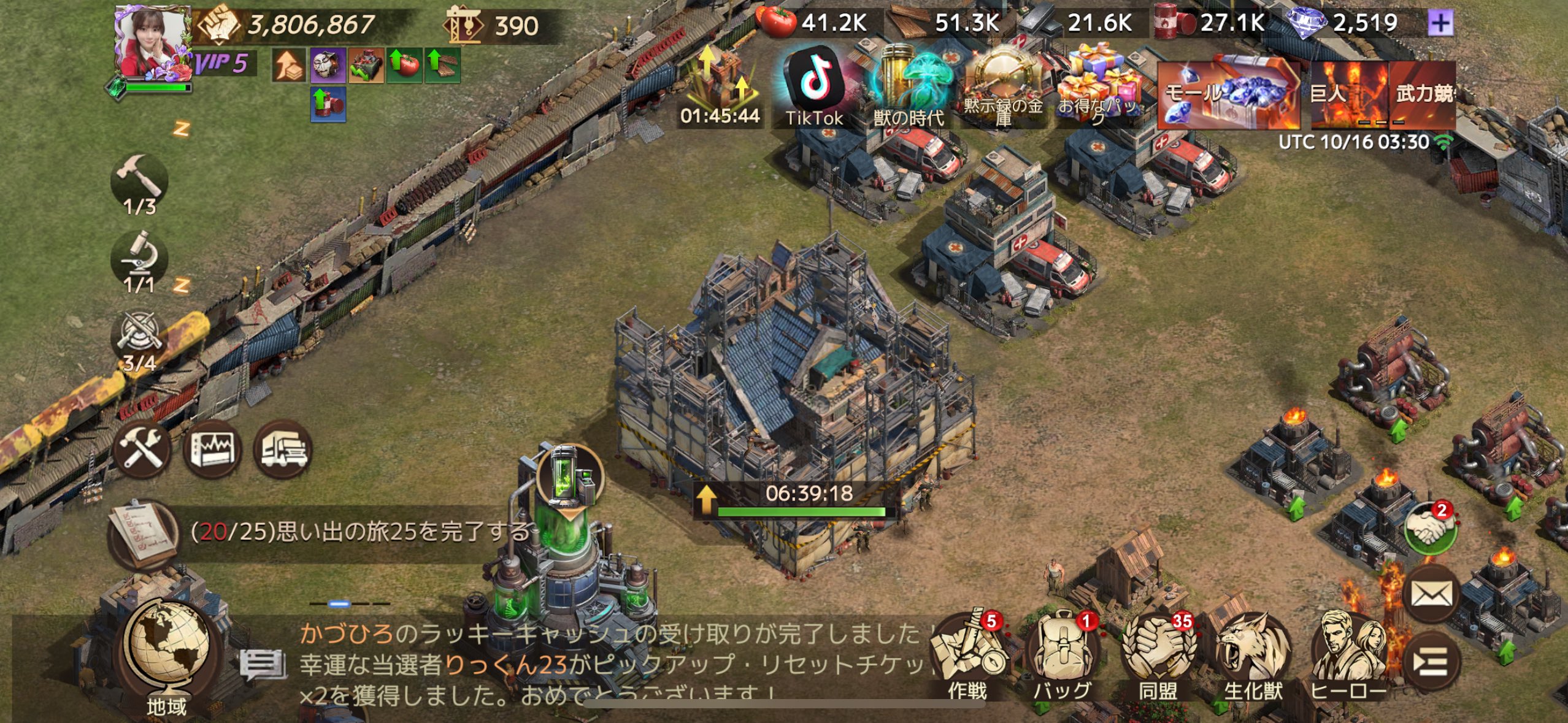Open the mail envelope inbox
Image resolution: width=1568 pixels, height=723 pixels.
(x=1431, y=594)
